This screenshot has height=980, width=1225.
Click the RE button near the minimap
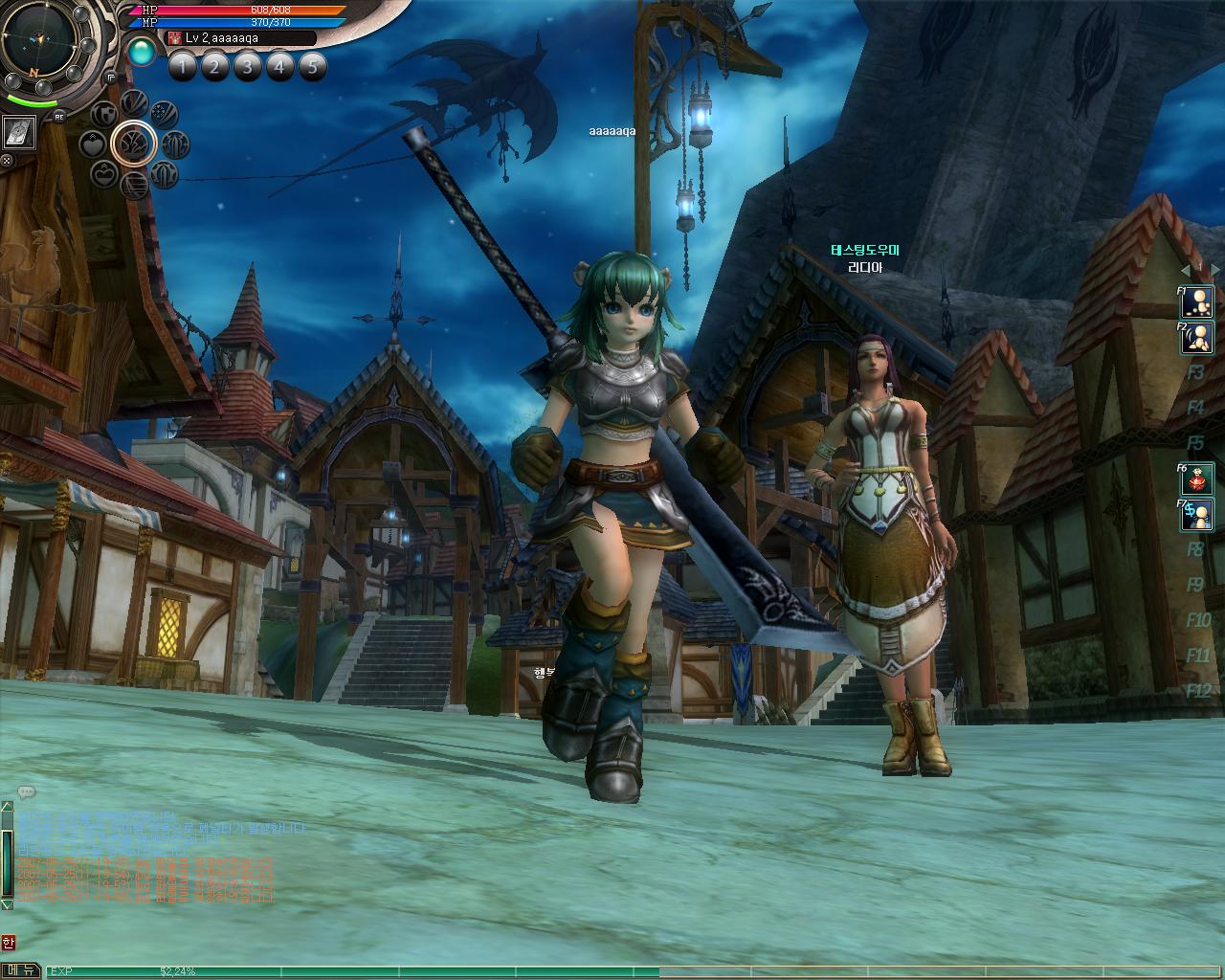(59, 116)
